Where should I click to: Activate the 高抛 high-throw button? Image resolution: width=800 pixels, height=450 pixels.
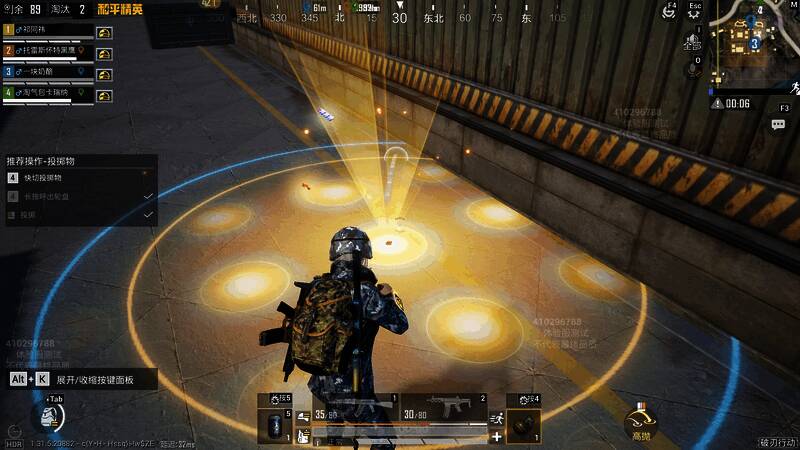(641, 422)
